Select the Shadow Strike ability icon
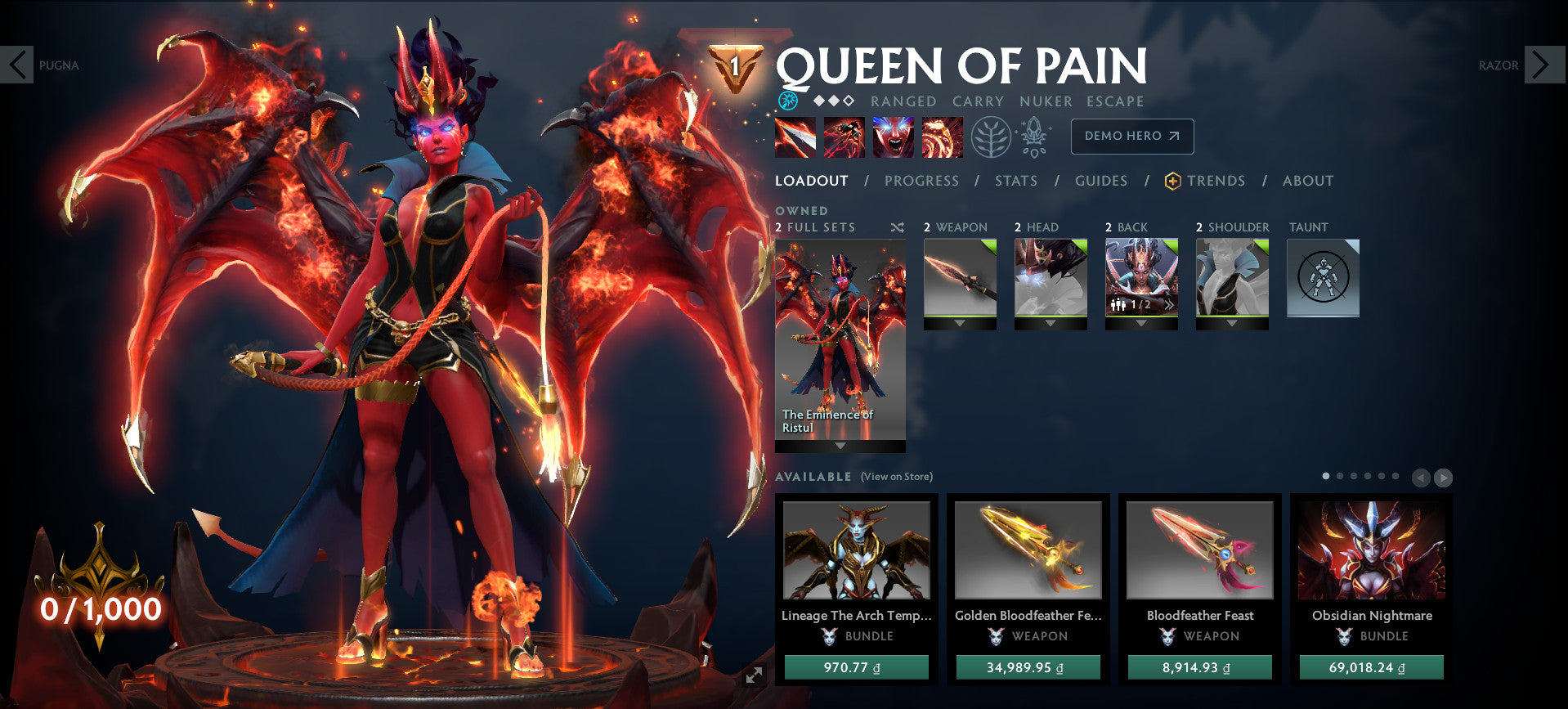The width and height of the screenshot is (1568, 709). (797, 137)
